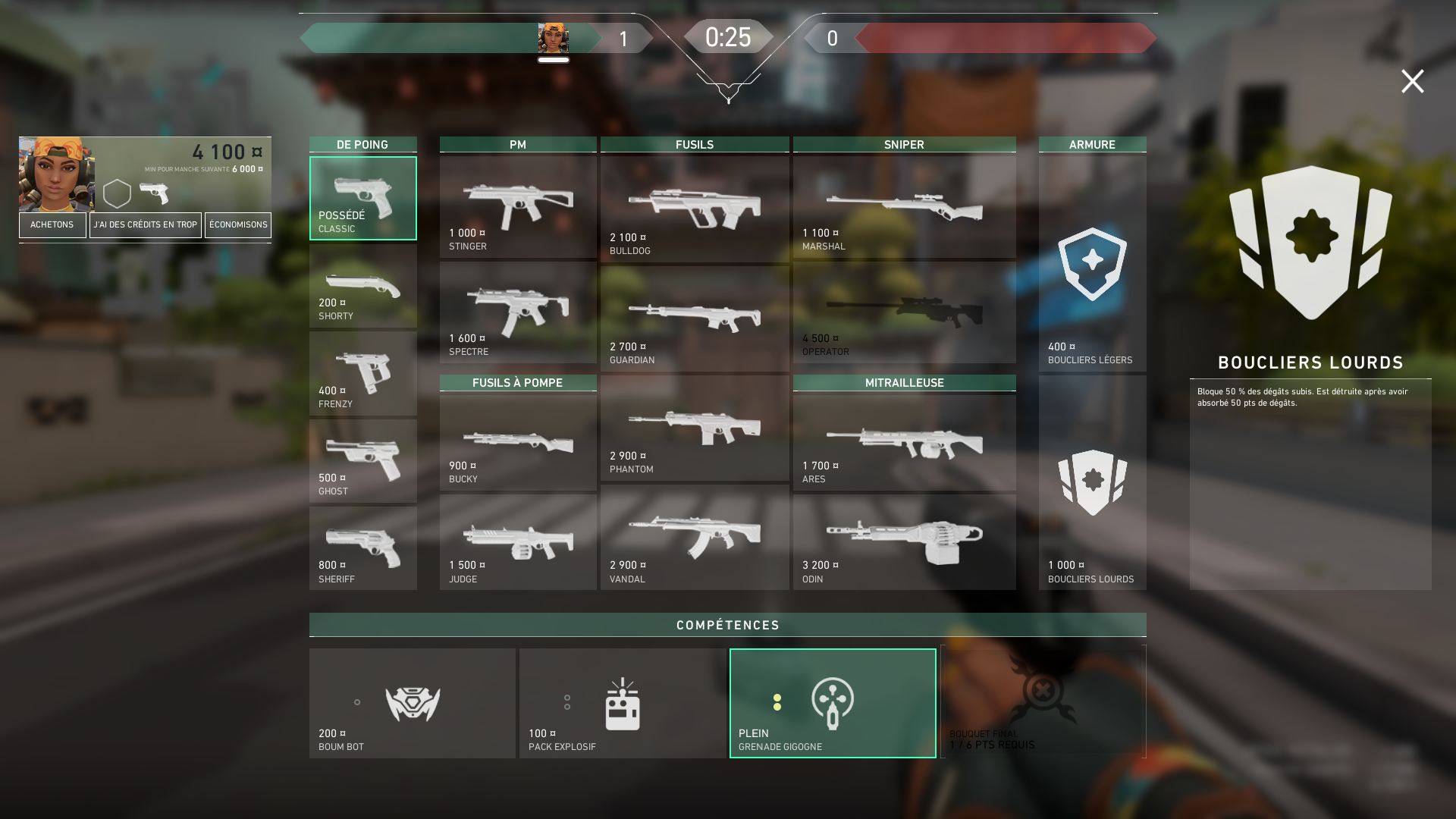Select the Bulldog rifle
Viewport: 1456px width, 819px height.
point(695,209)
